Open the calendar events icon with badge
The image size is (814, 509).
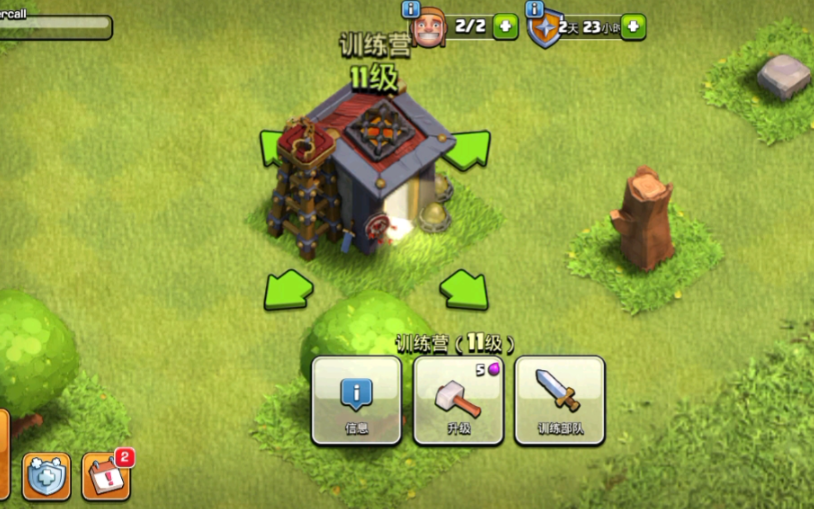(x=106, y=476)
